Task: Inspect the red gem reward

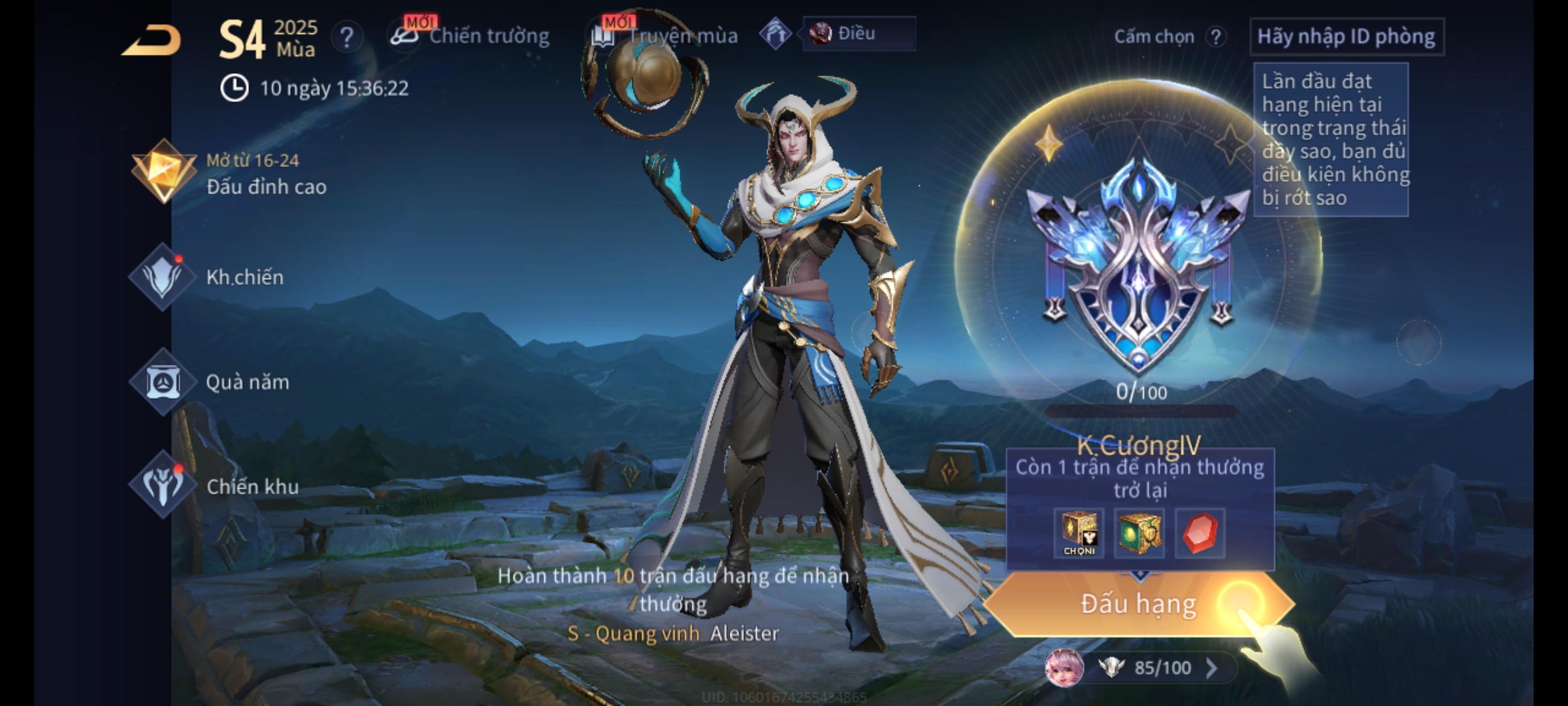Action: coord(1200,533)
